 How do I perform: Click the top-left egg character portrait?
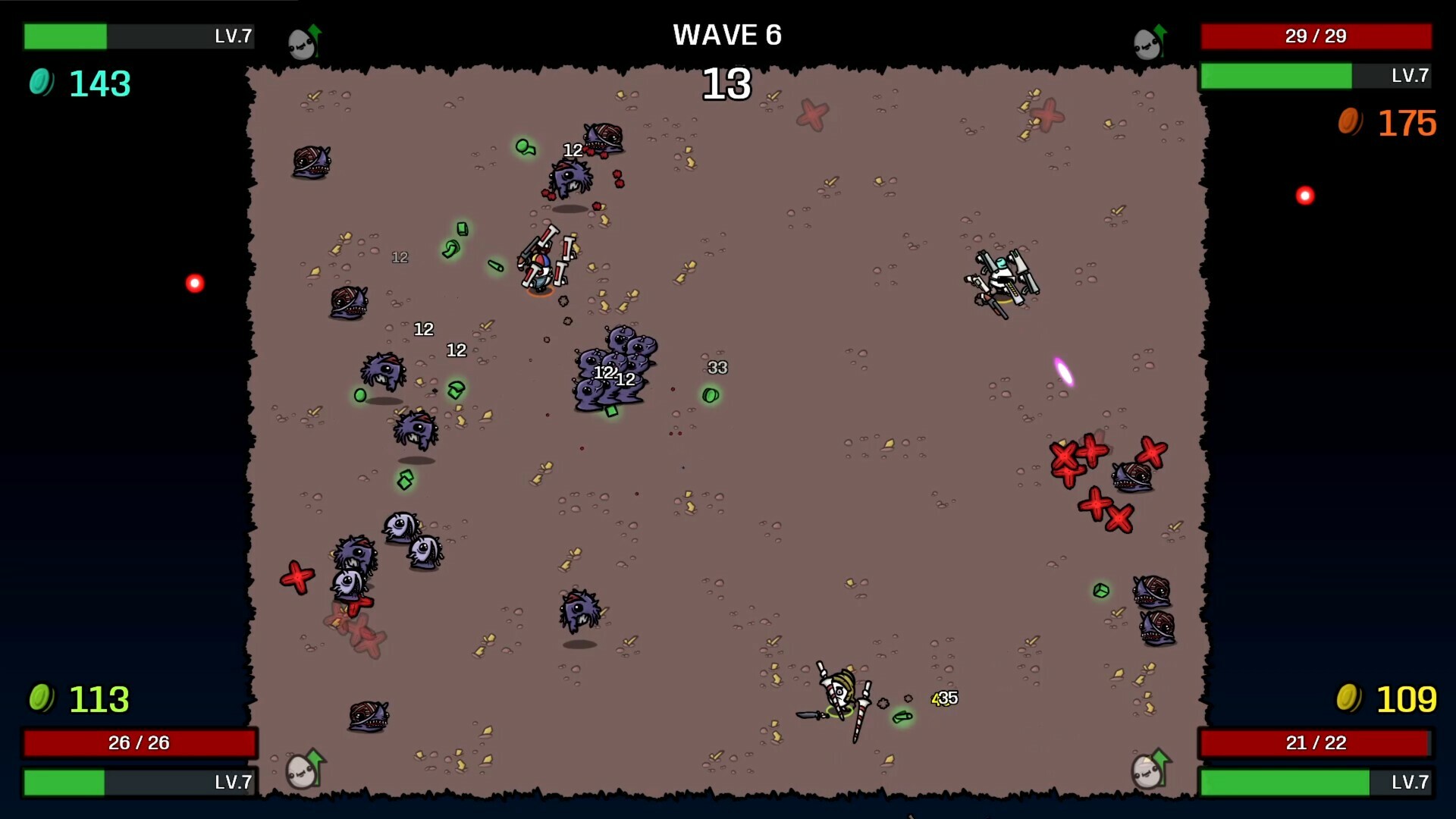click(x=300, y=42)
